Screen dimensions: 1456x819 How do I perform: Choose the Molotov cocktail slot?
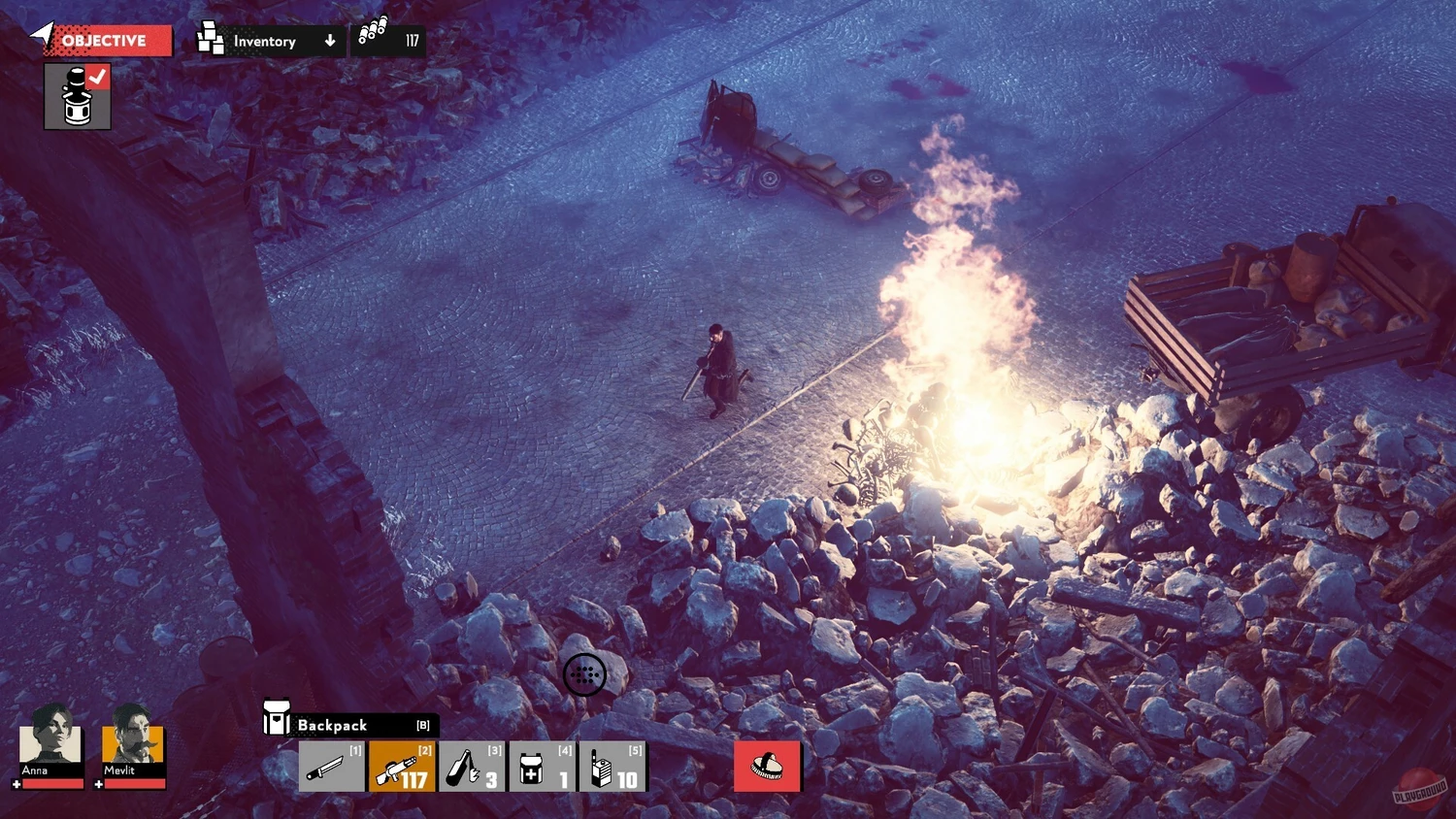(472, 767)
